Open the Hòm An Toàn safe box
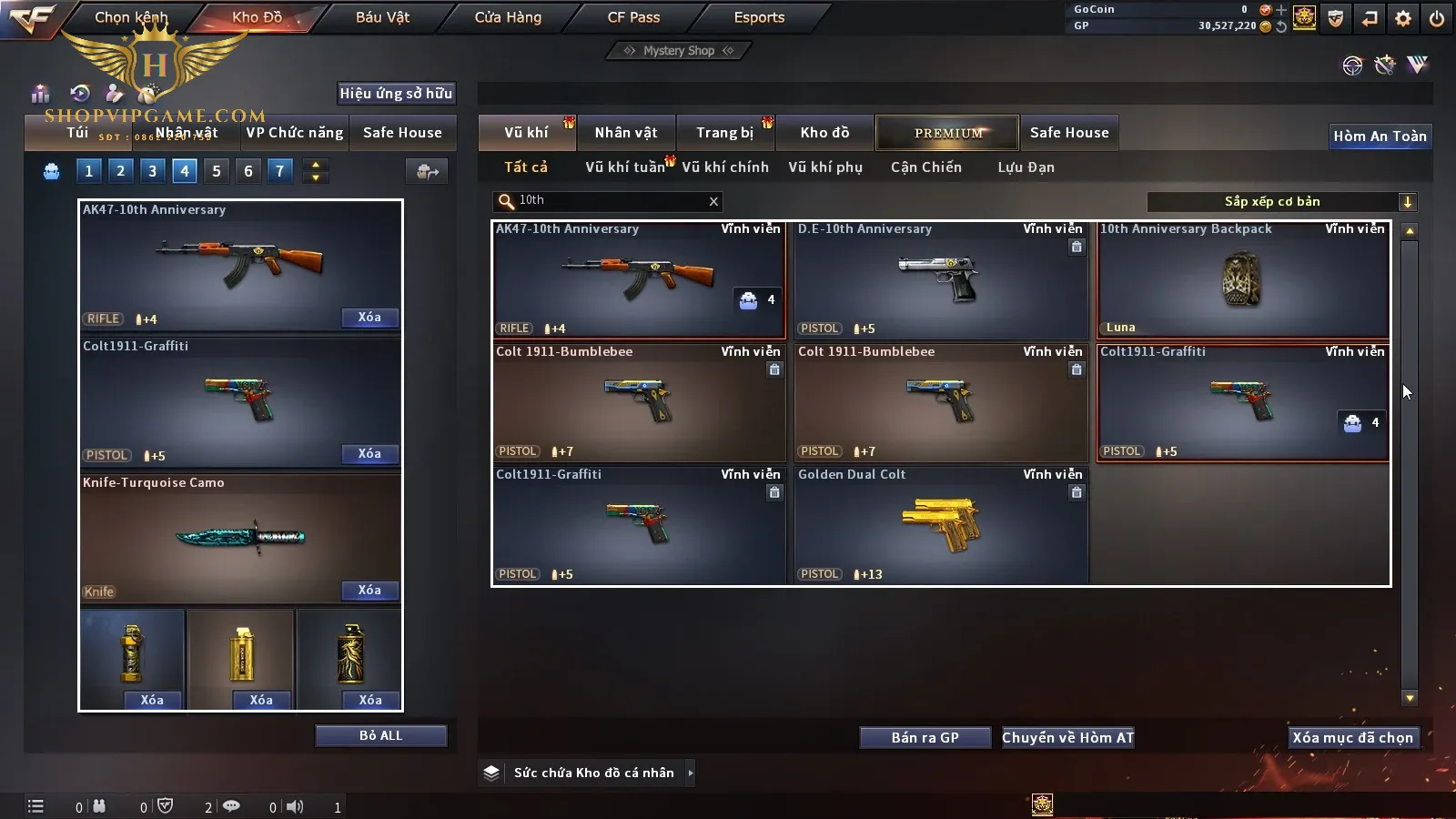 click(1380, 136)
